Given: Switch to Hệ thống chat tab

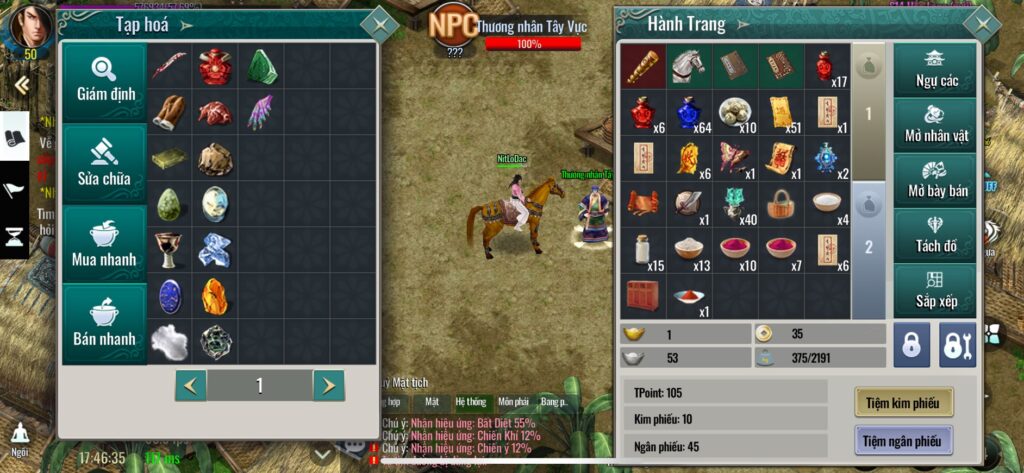Looking at the screenshot, I should pos(470,402).
